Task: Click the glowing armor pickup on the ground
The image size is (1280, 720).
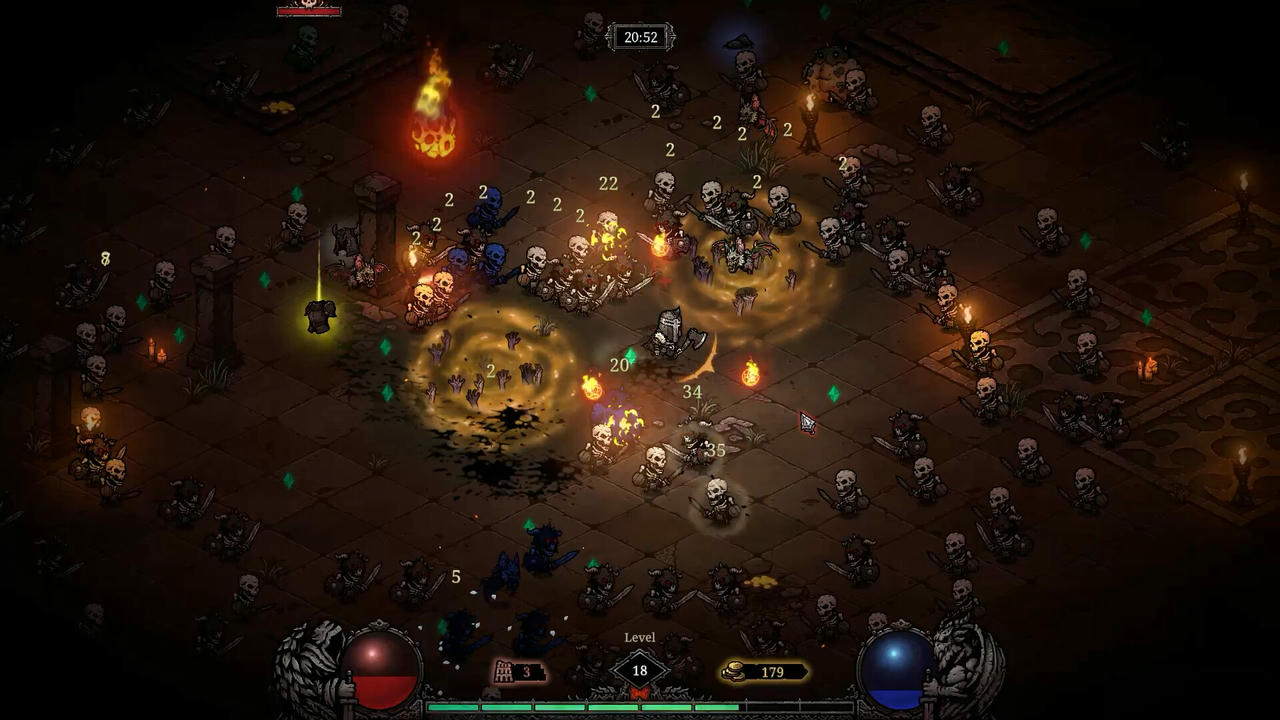Action: click(x=319, y=315)
